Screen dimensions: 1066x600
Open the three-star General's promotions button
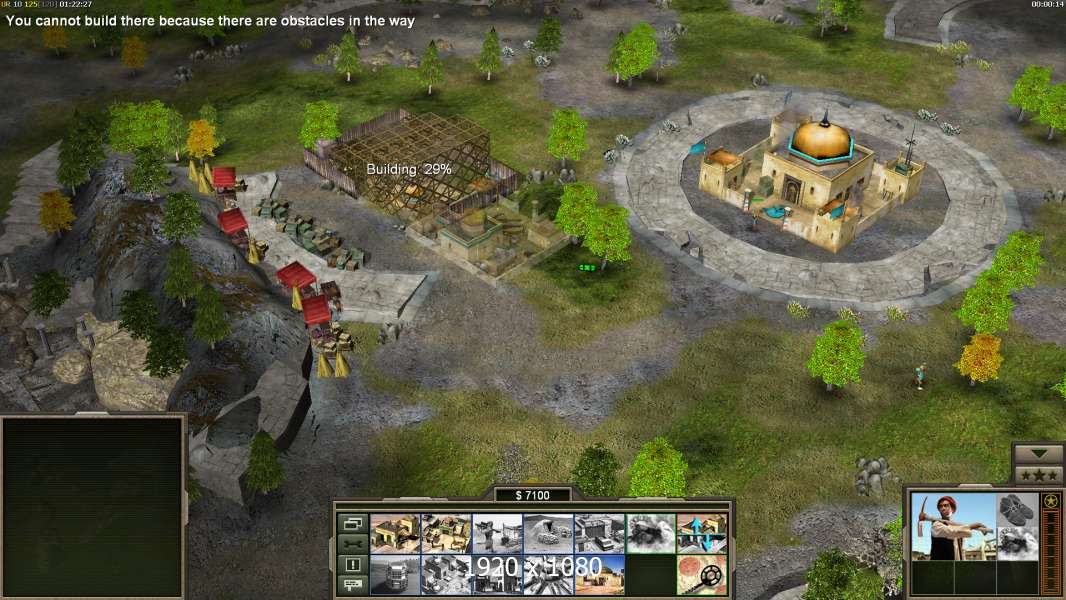coord(1038,475)
